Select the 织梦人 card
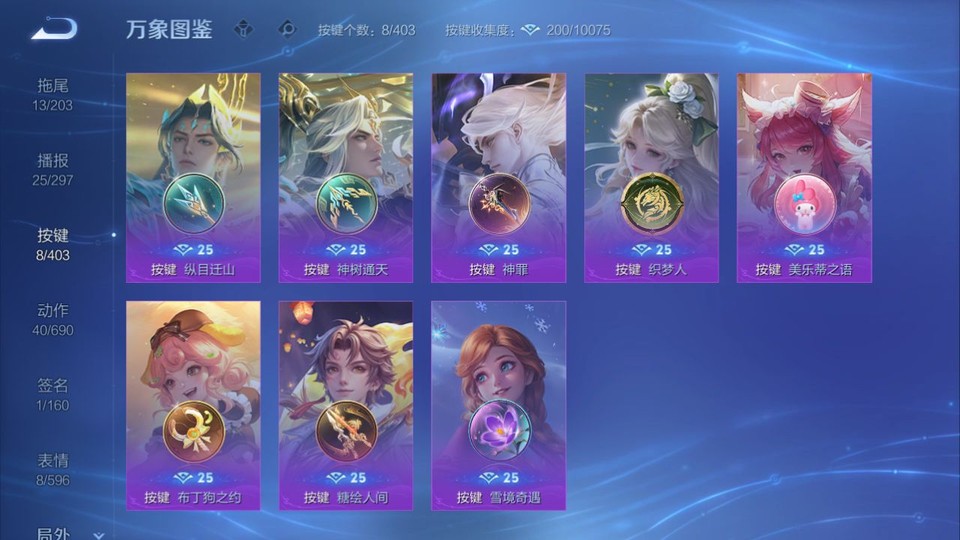The image size is (960, 540). click(651, 177)
